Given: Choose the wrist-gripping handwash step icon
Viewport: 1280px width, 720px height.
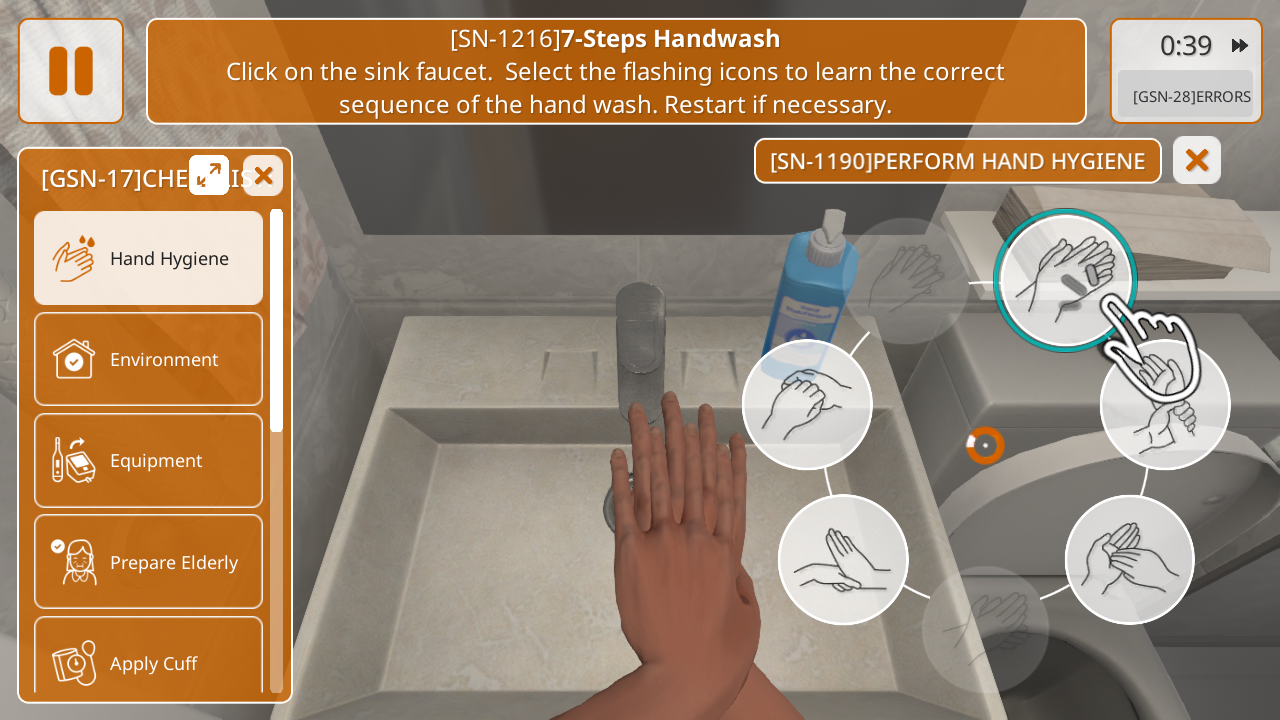Looking at the screenshot, I should 1165,405.
